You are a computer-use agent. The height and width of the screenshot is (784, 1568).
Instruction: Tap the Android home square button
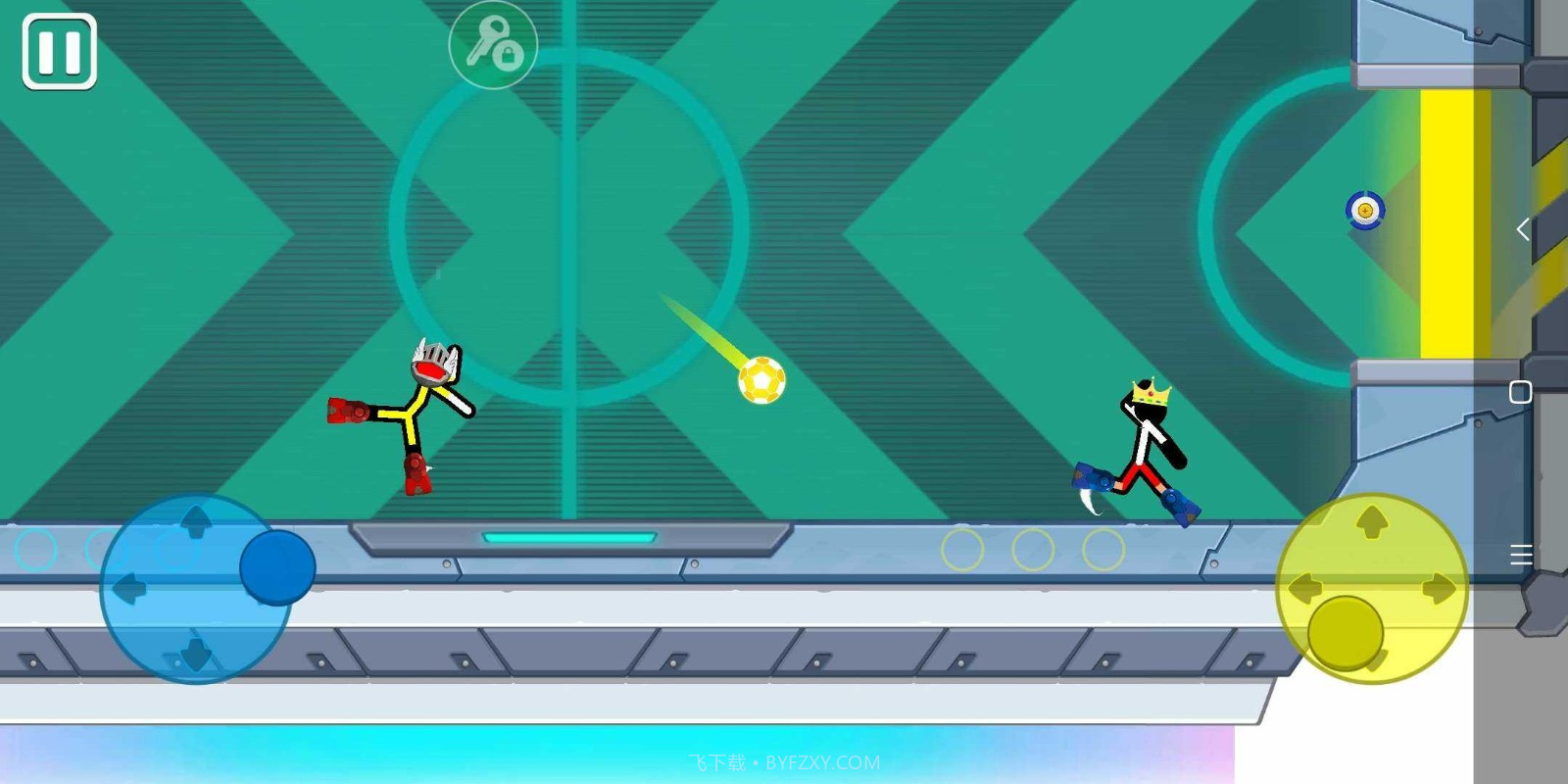tap(1521, 392)
